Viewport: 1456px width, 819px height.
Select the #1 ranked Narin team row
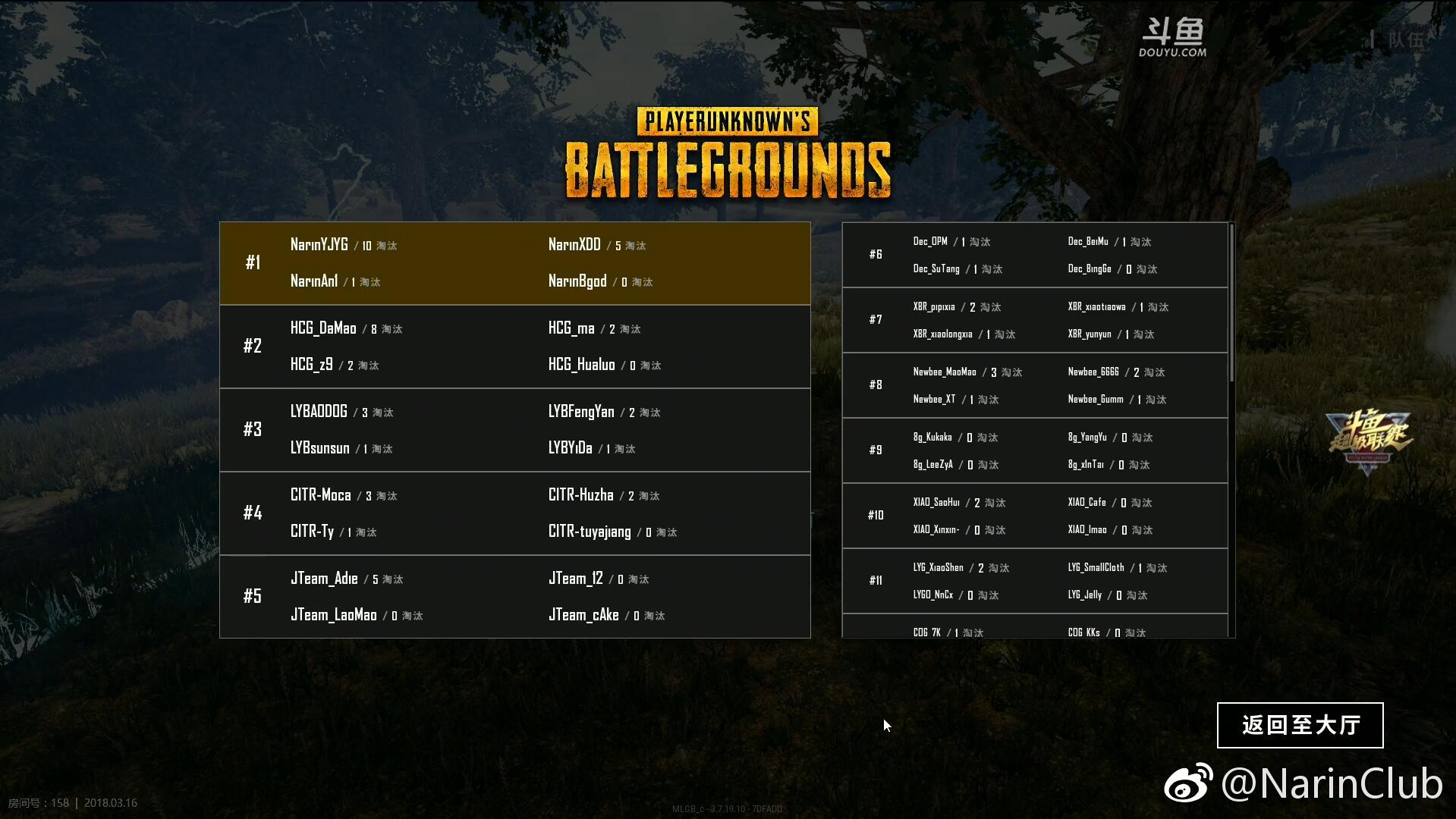[x=514, y=263]
